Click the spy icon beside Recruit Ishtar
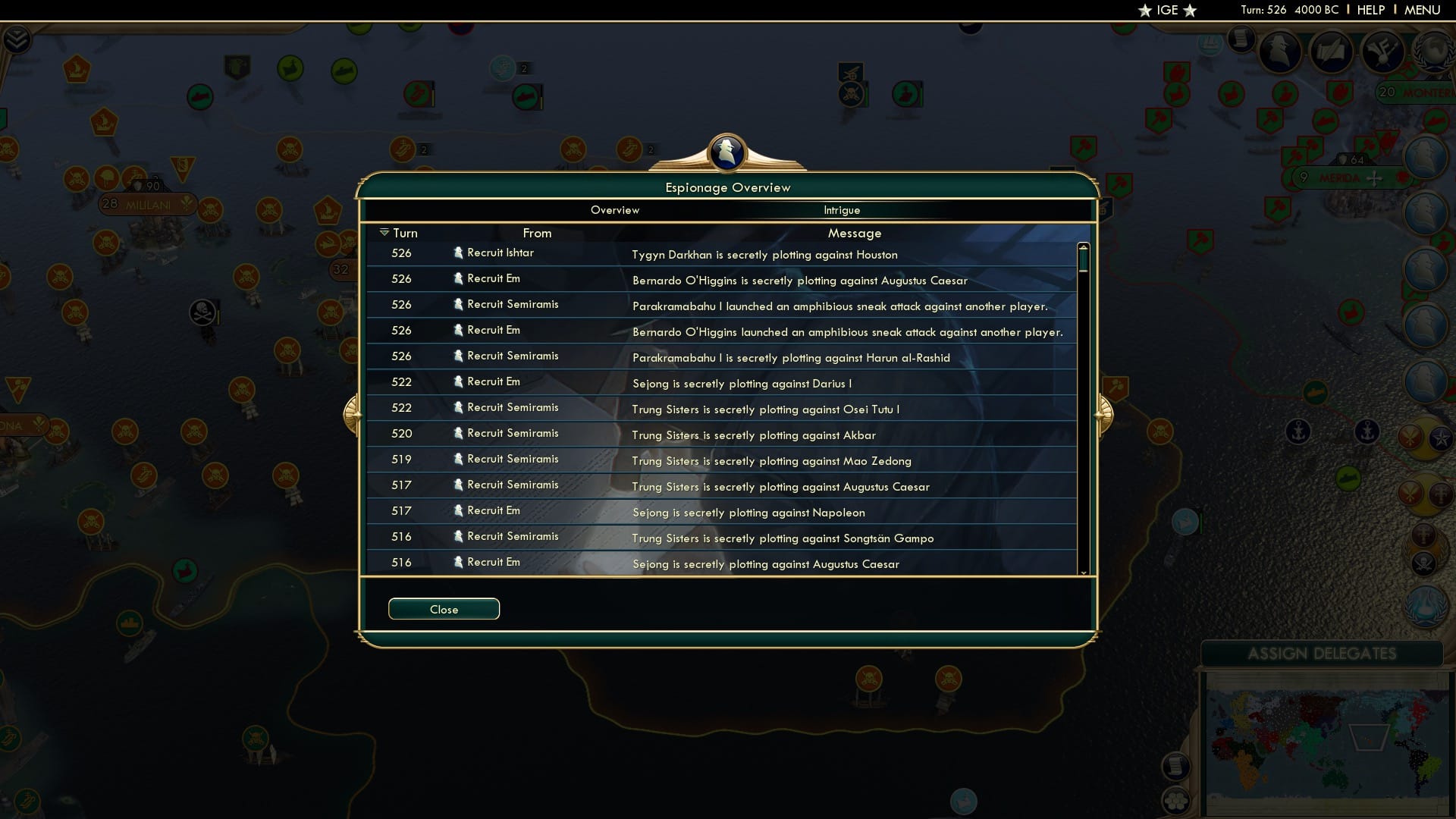The image size is (1456, 819). pyautogui.click(x=459, y=253)
